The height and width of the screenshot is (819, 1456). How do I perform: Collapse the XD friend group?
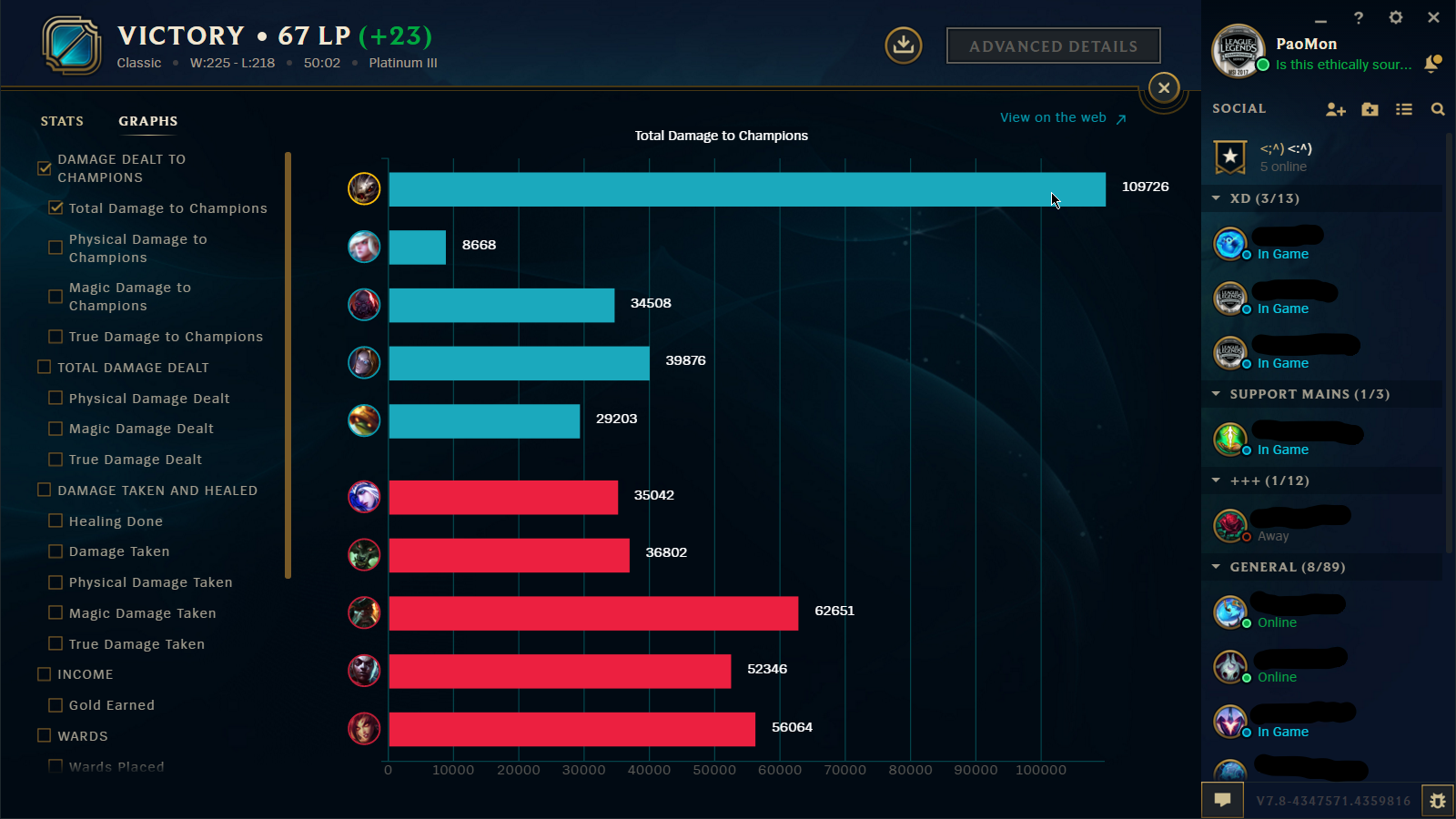click(x=1218, y=197)
